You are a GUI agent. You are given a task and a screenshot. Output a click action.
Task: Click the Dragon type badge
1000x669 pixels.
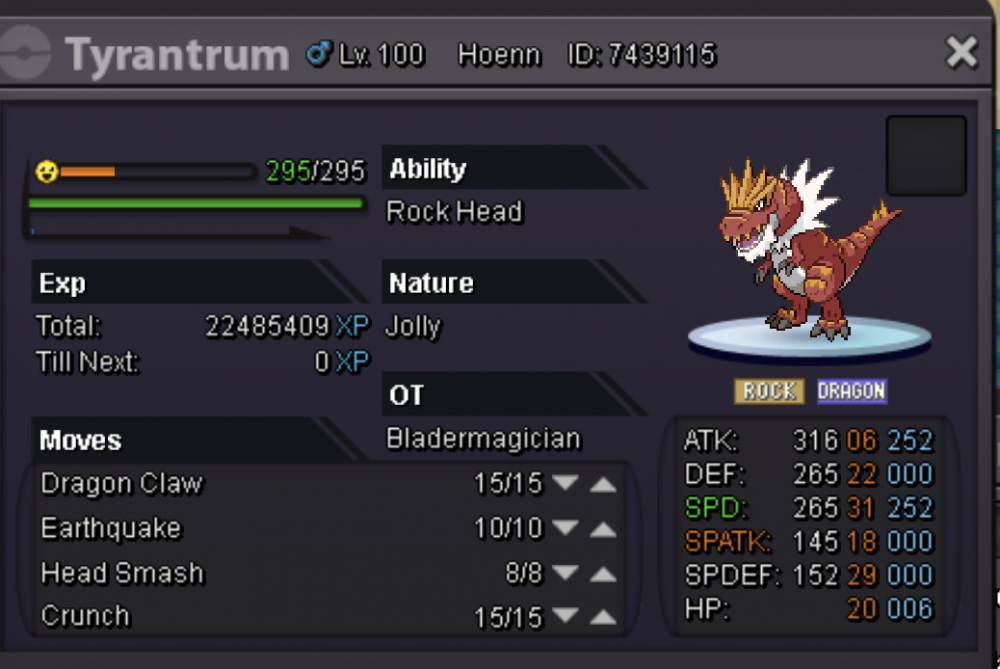pyautogui.click(x=851, y=391)
